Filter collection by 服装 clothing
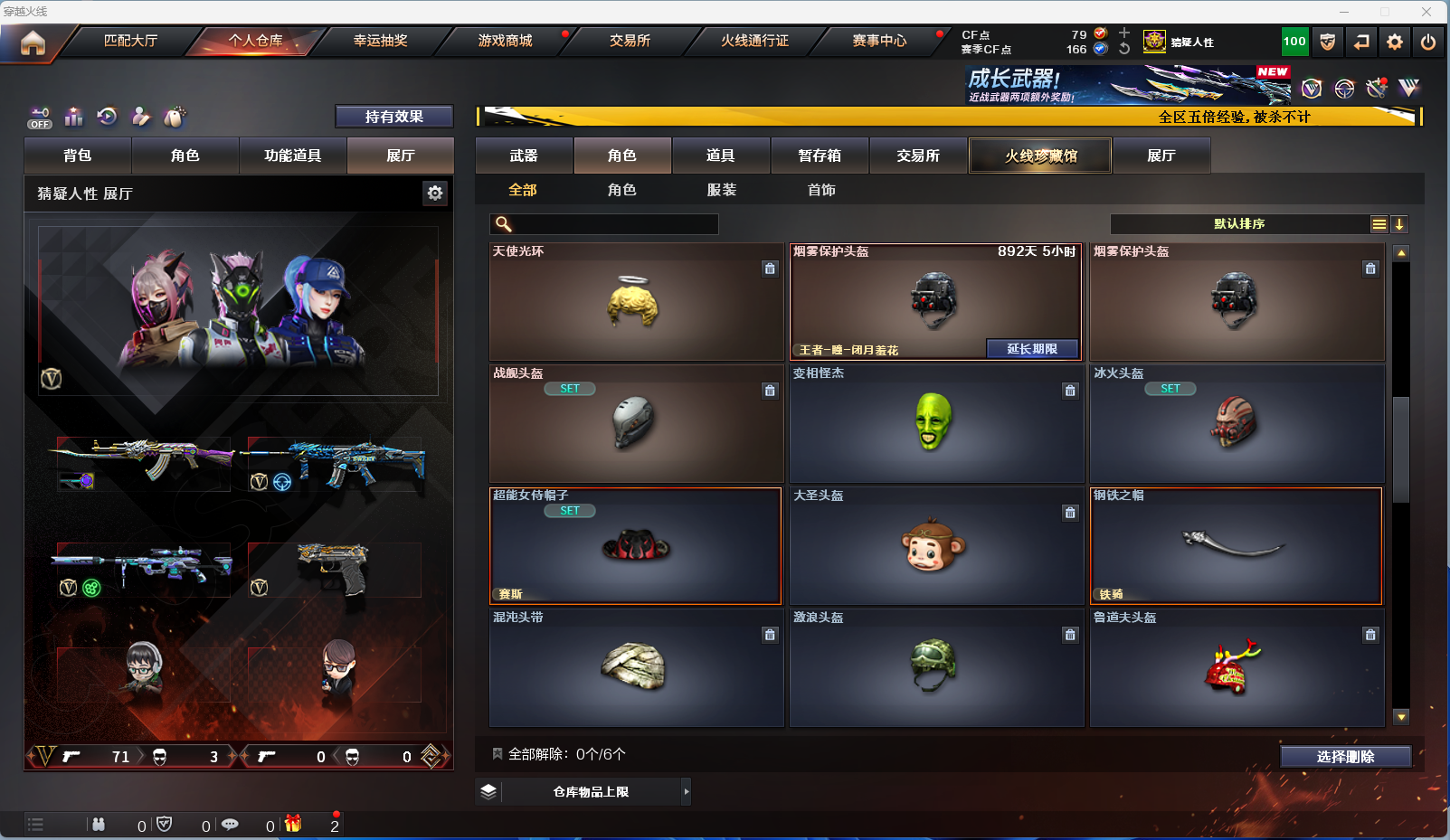The width and height of the screenshot is (1450, 840). 722,190
